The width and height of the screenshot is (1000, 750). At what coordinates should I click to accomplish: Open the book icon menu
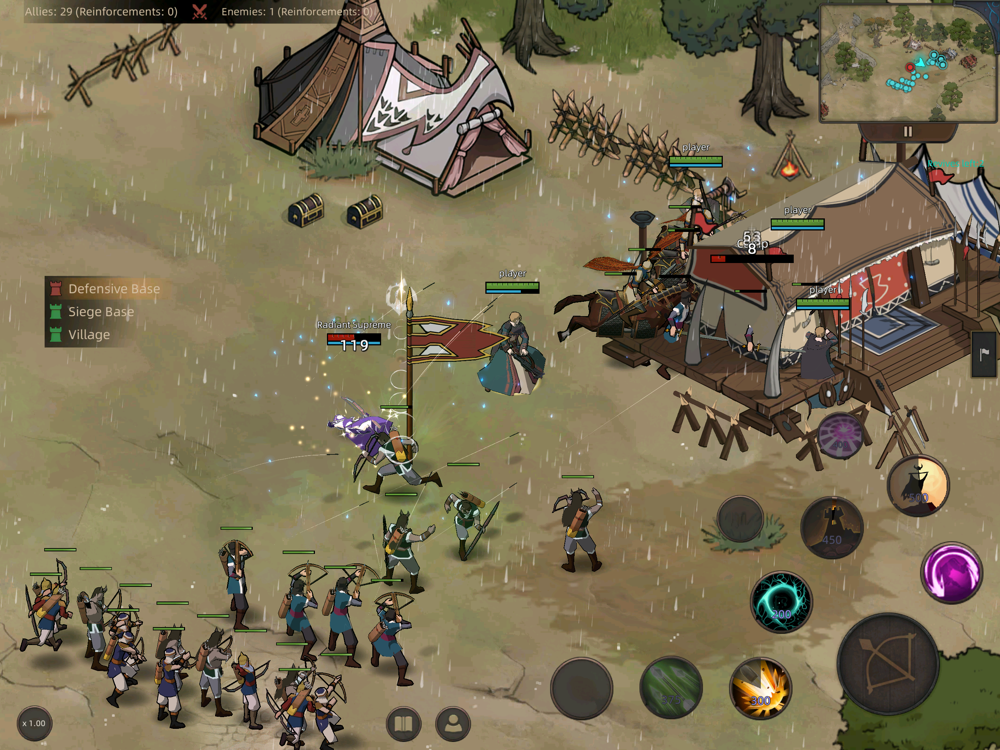[403, 724]
